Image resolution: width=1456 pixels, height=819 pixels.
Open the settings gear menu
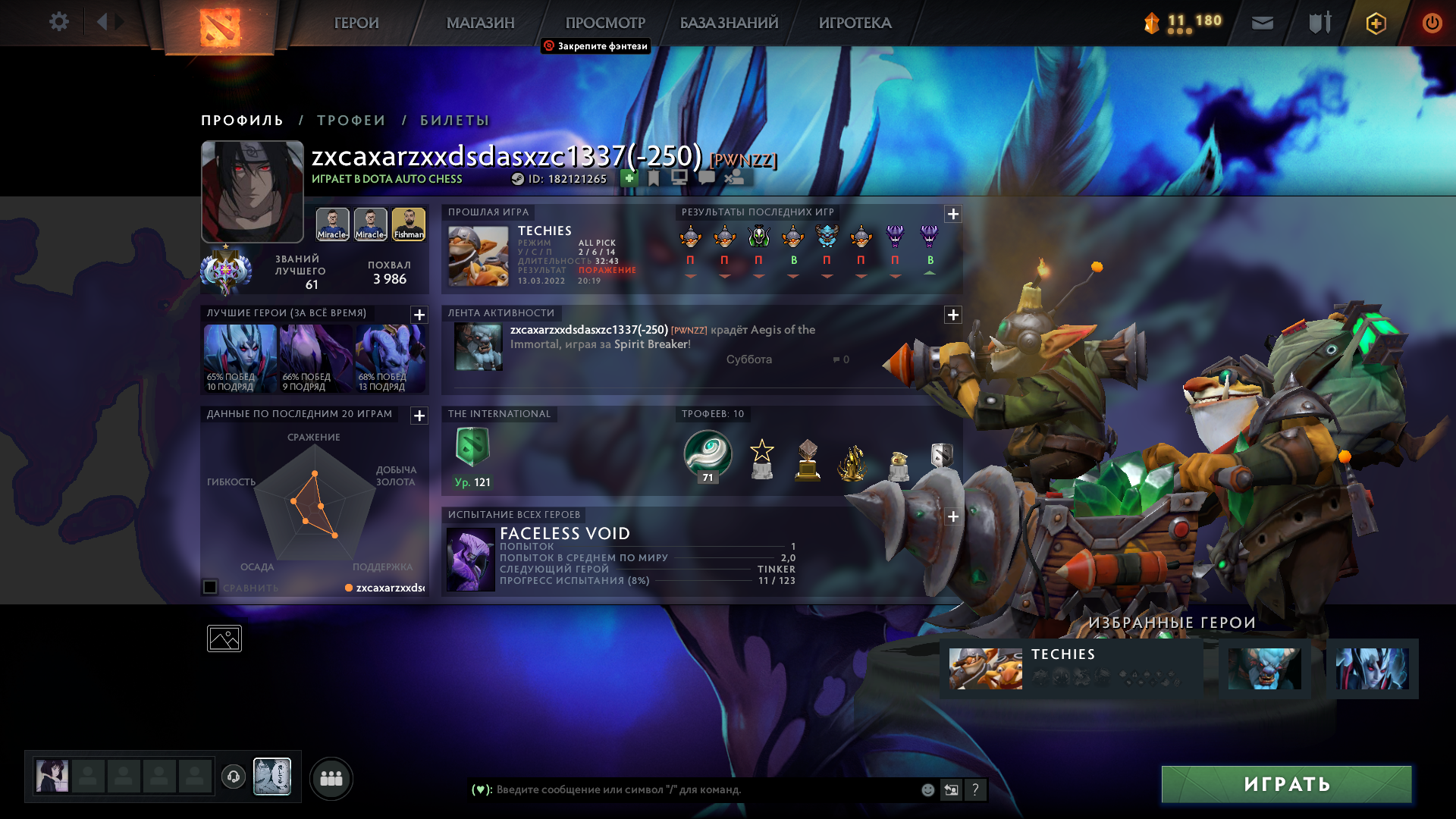pos(58,22)
